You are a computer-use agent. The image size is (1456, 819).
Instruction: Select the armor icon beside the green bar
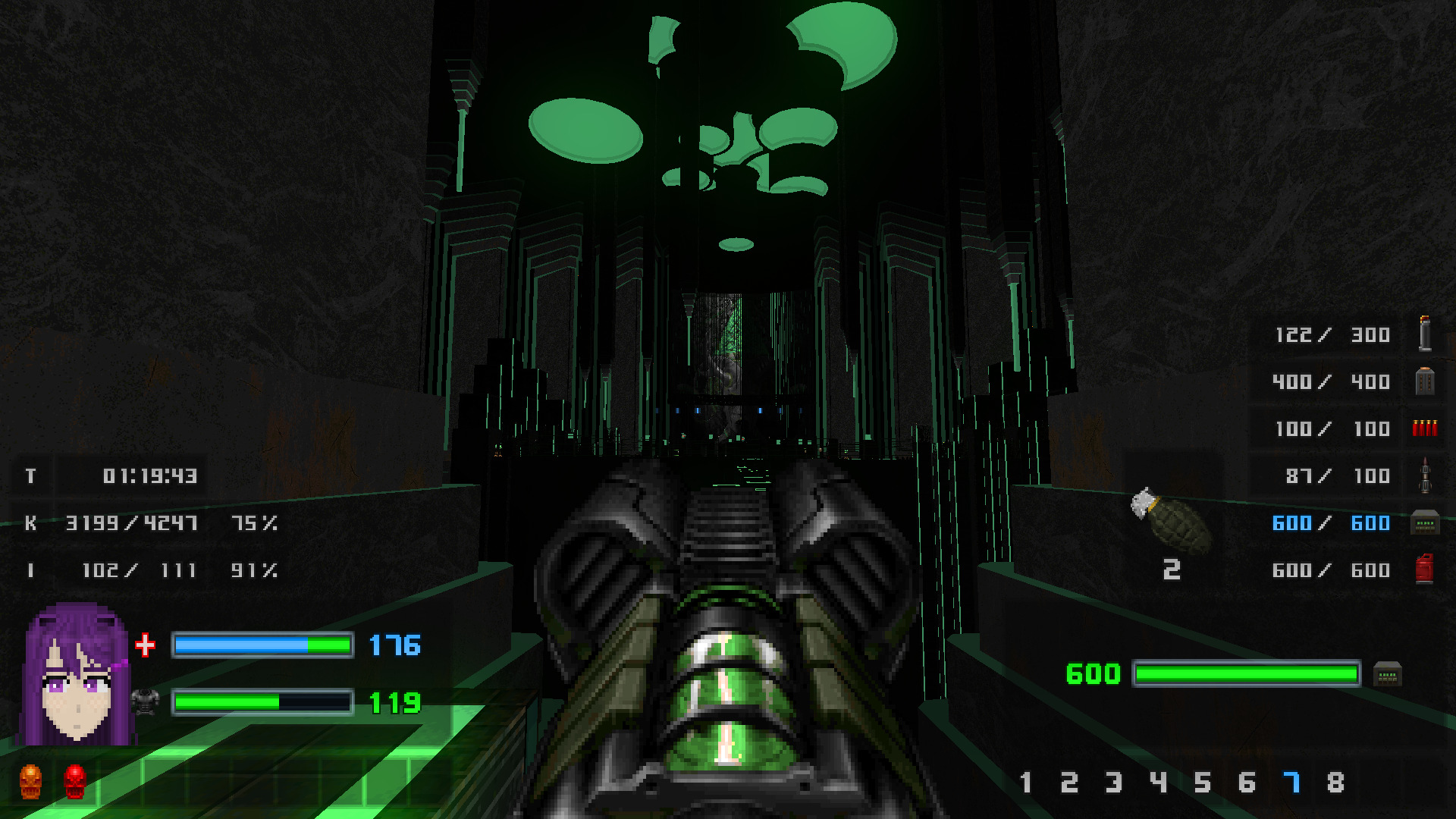click(x=145, y=701)
